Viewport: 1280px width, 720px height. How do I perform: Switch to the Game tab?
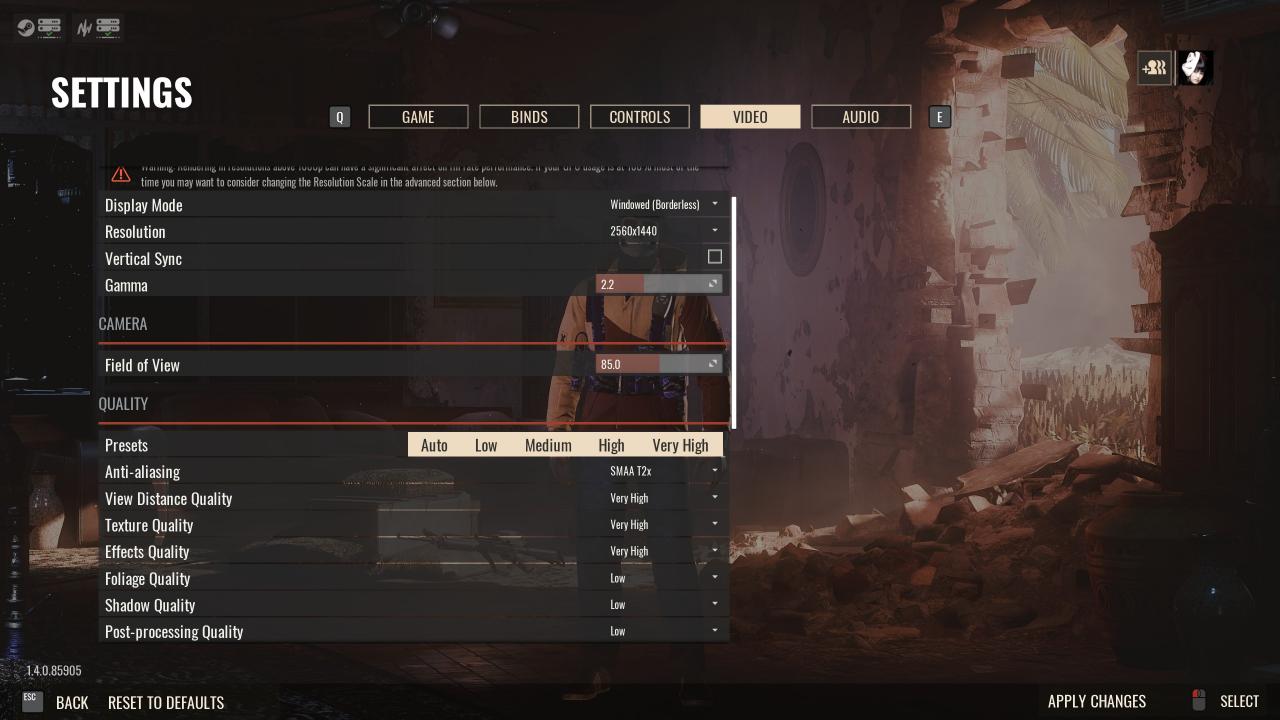pos(418,117)
